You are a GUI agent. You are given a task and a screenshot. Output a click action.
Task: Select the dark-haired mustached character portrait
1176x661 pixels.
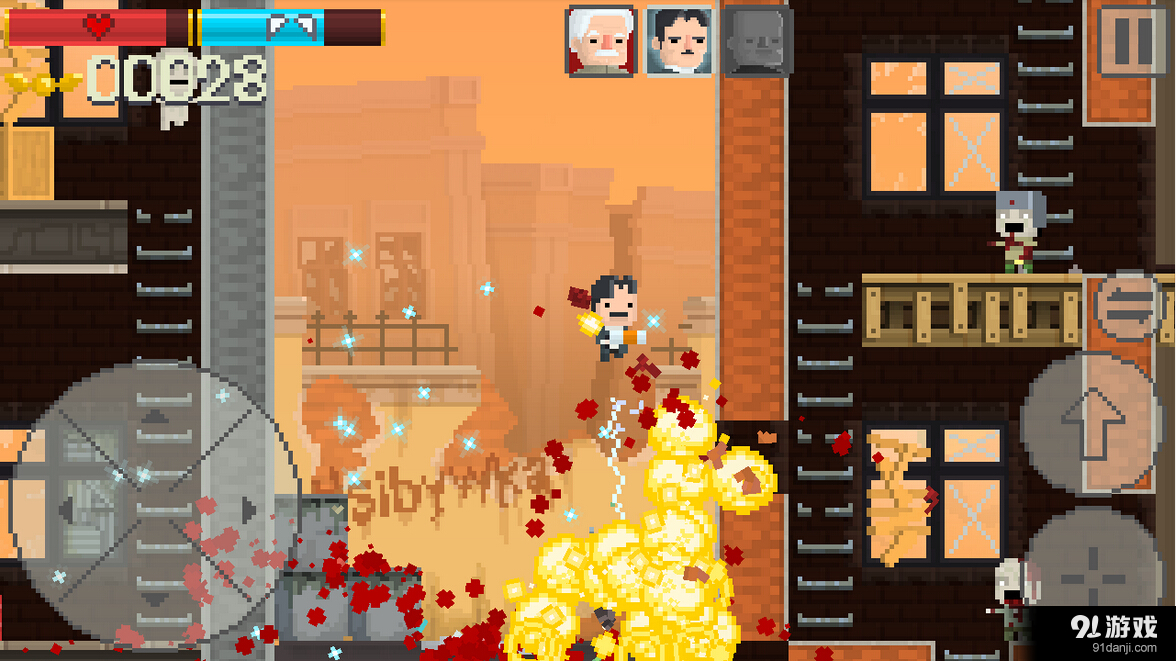679,41
